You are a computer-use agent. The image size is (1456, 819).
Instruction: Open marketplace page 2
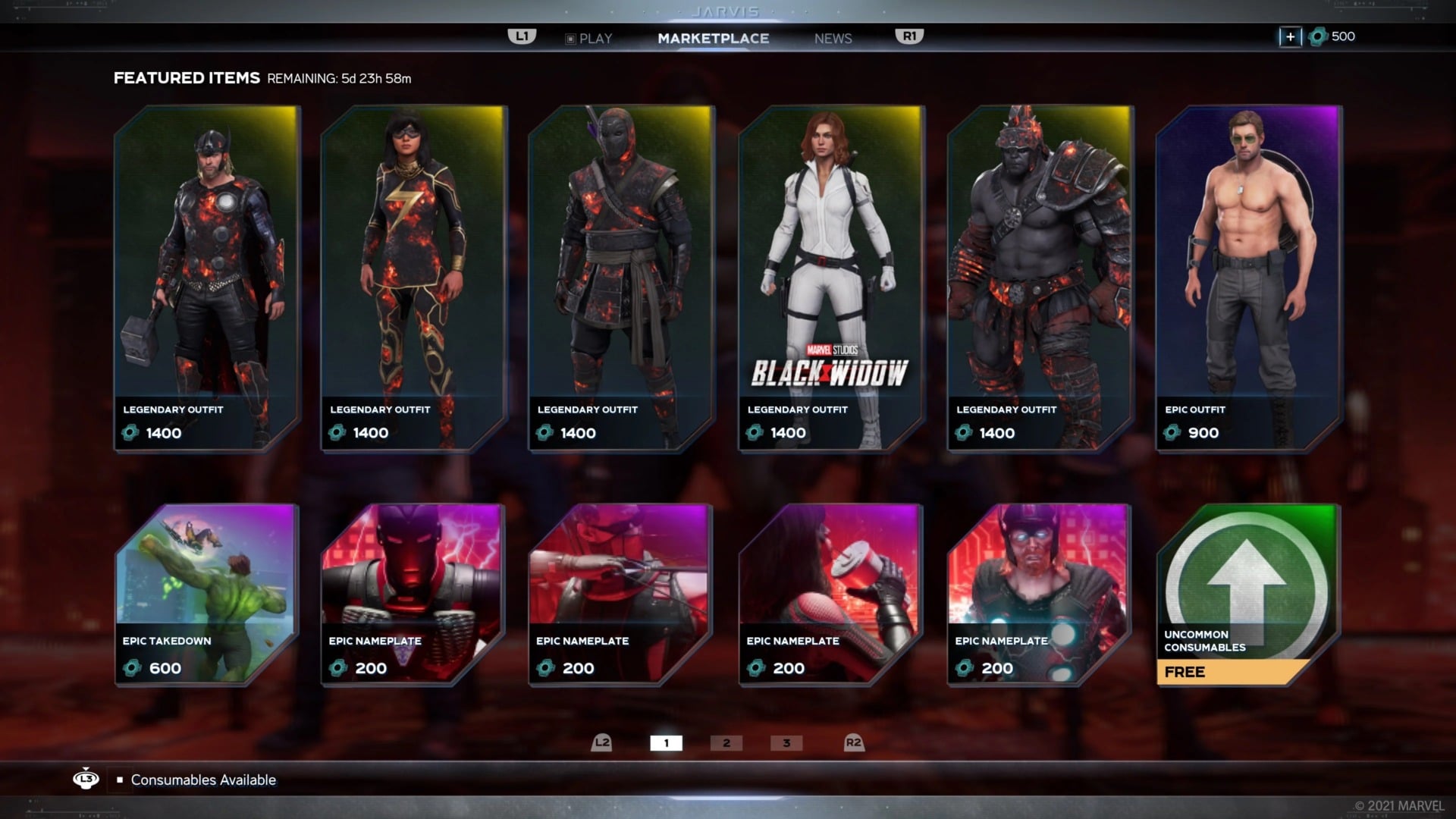coord(727,743)
